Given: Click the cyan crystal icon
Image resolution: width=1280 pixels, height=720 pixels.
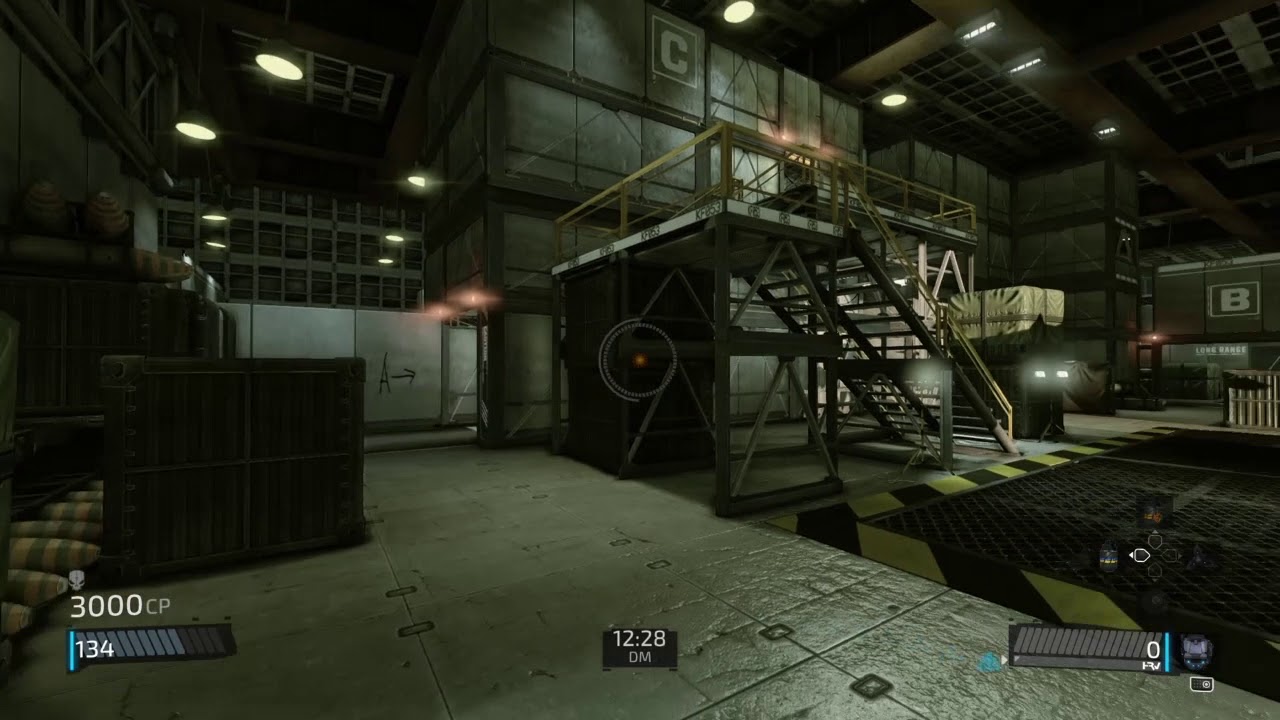Looking at the screenshot, I should (x=989, y=661).
